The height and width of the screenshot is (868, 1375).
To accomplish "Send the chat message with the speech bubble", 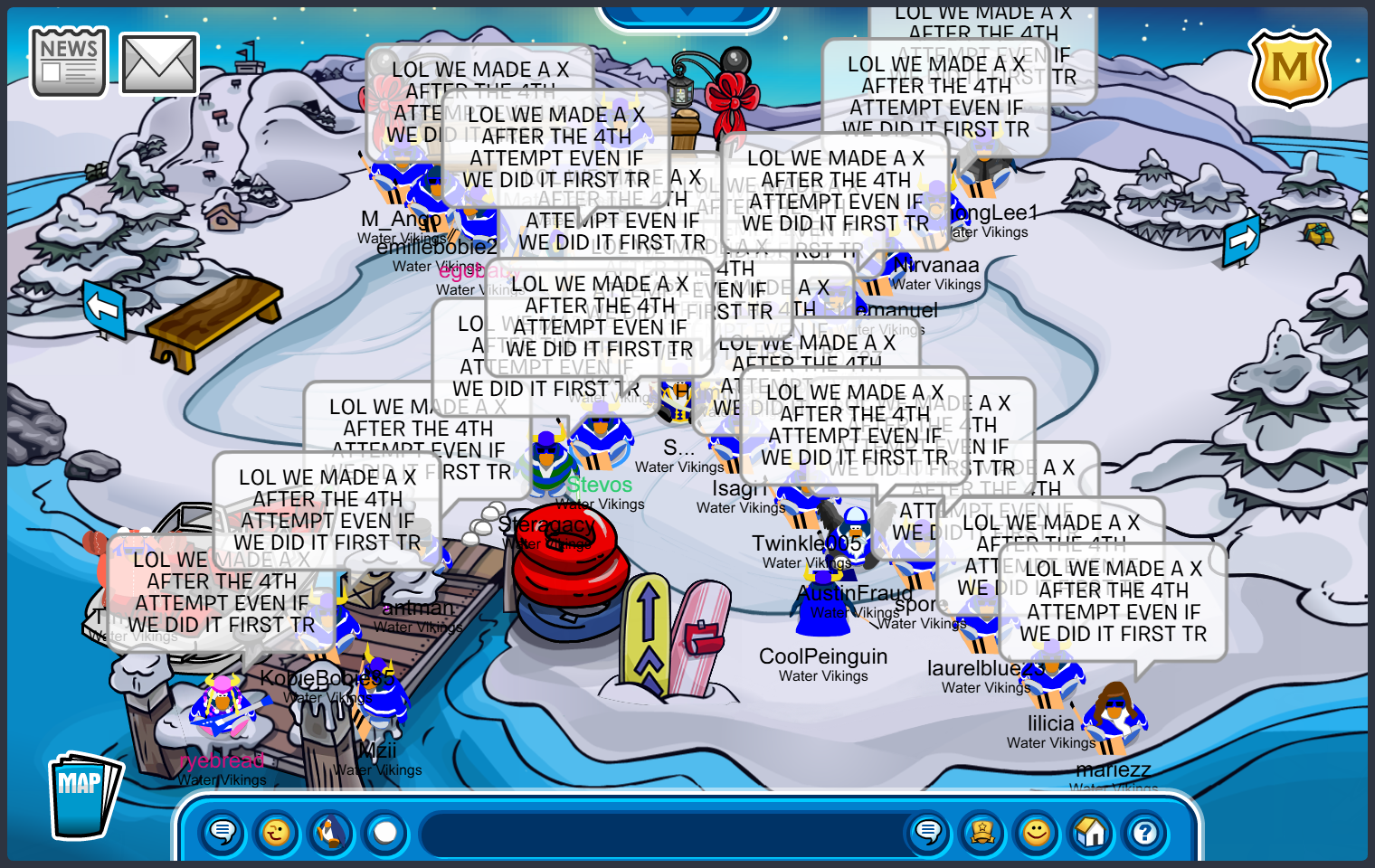I will [x=928, y=832].
